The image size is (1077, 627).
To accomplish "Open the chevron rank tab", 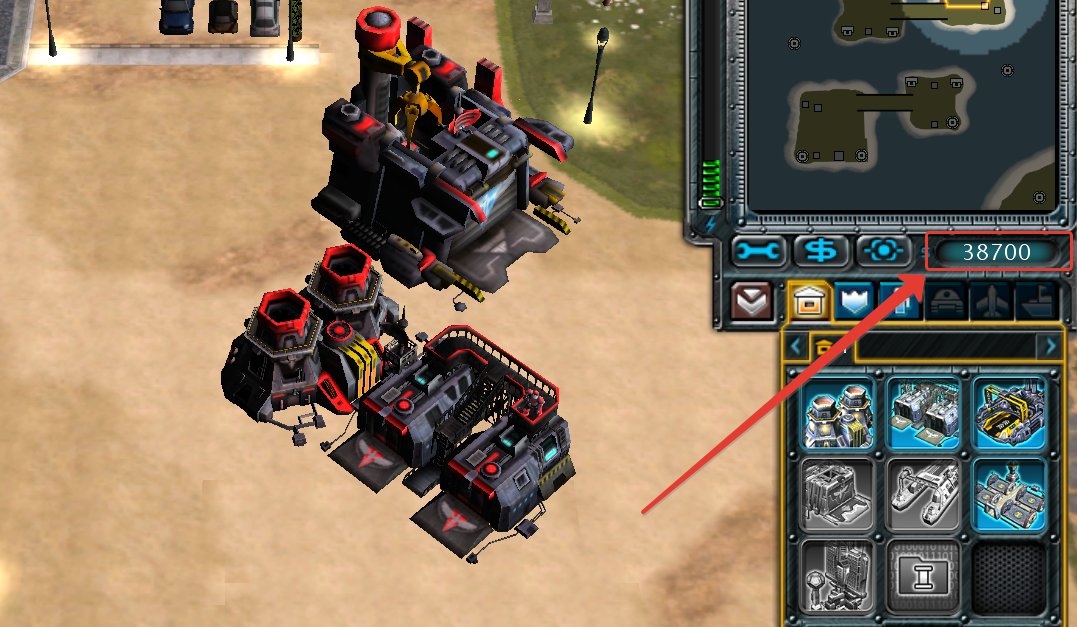I will (x=752, y=301).
